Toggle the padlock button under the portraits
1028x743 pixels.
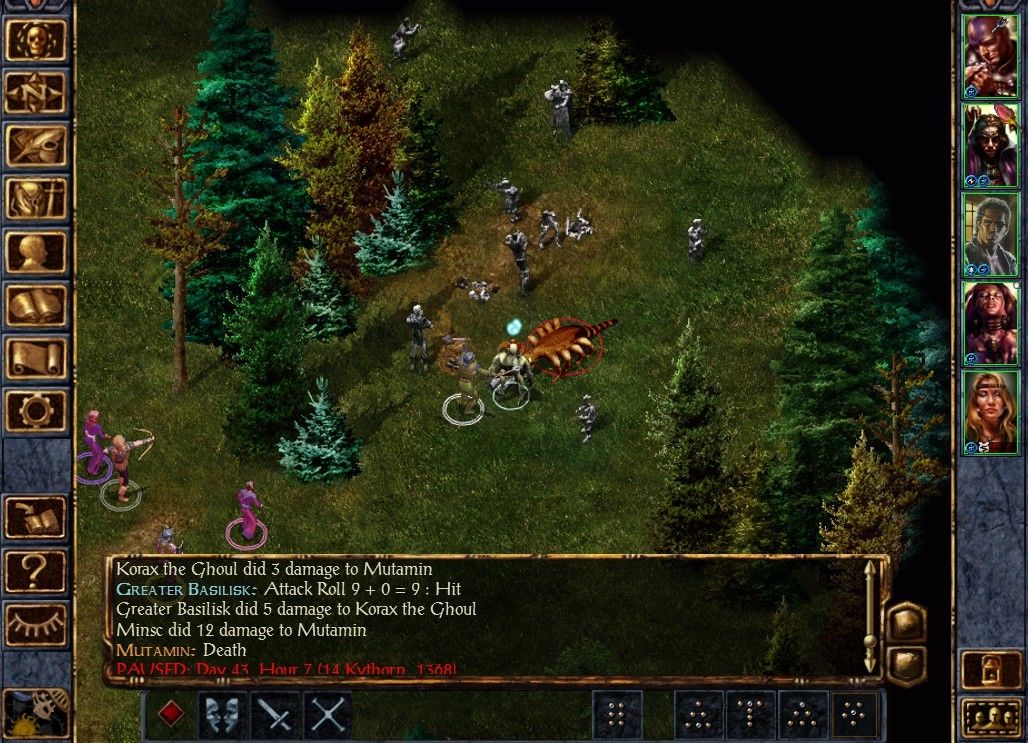point(990,669)
